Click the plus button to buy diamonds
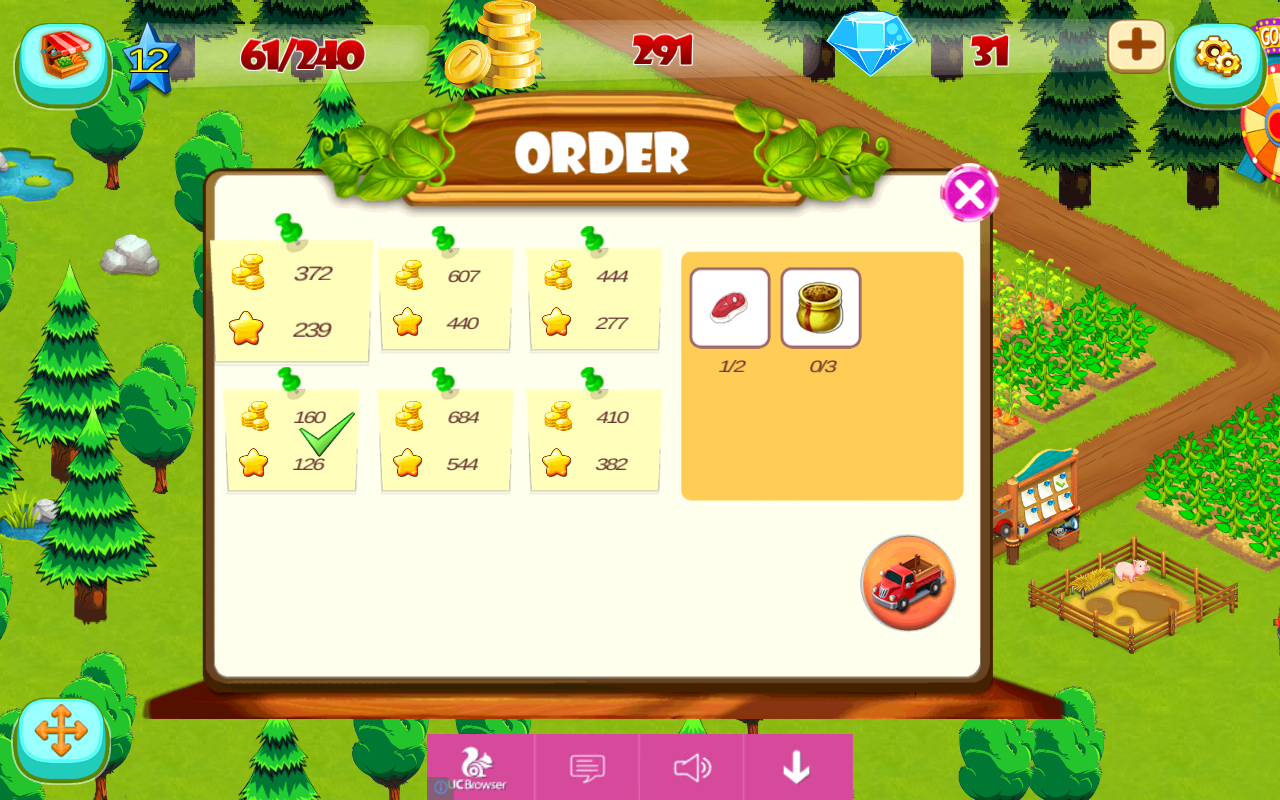 1136,45
